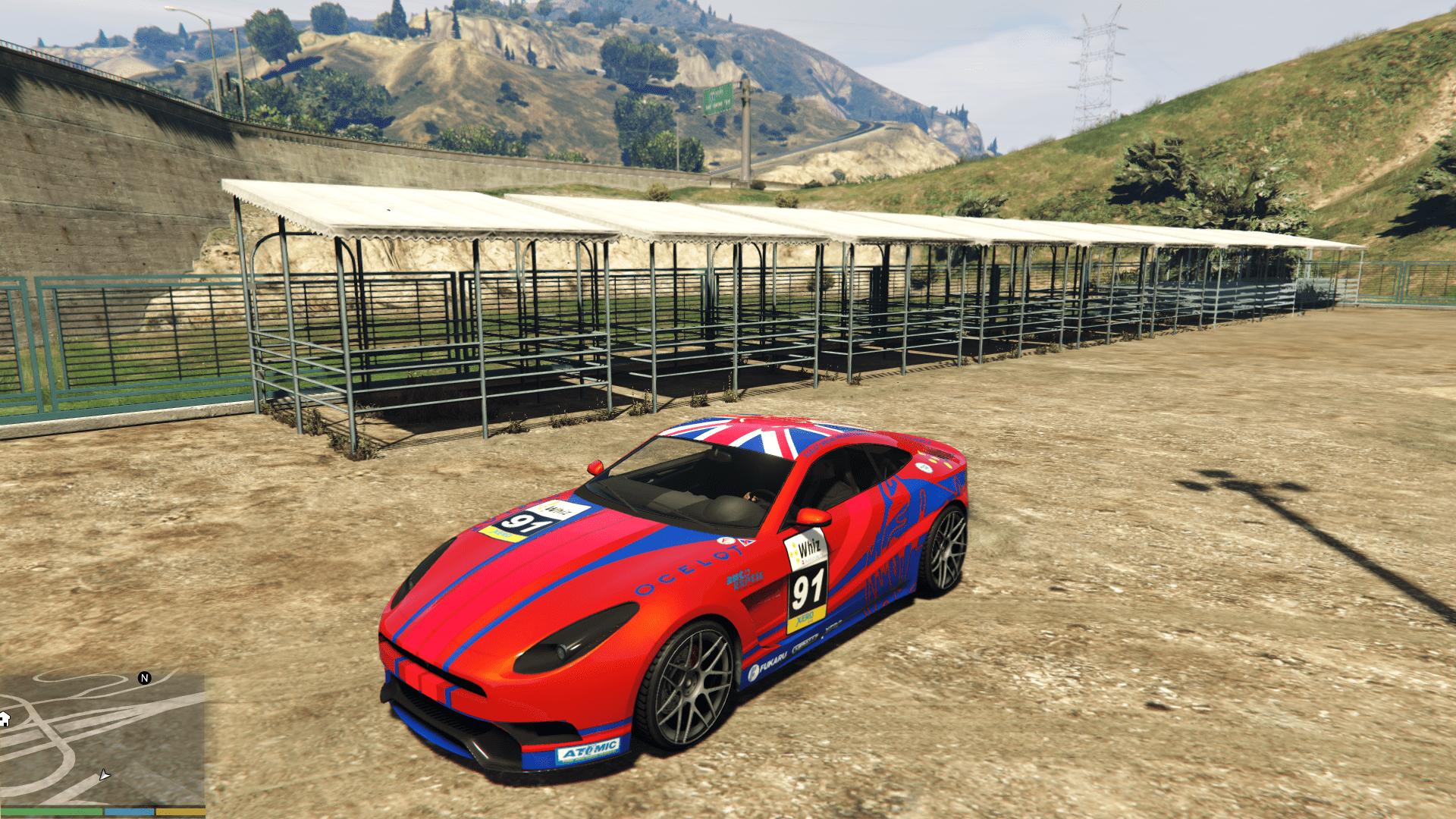Select the white house marker on minimap
This screenshot has height=819, width=1456.
coord(3,719)
